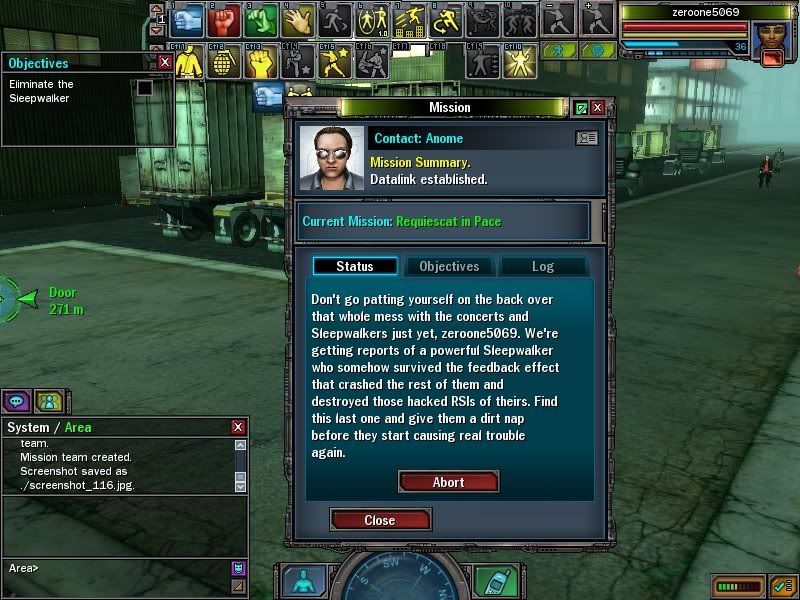Image resolution: width=800 pixels, height=600 pixels.
Task: Abort the Requiescat in Pace mission
Action: [448, 482]
